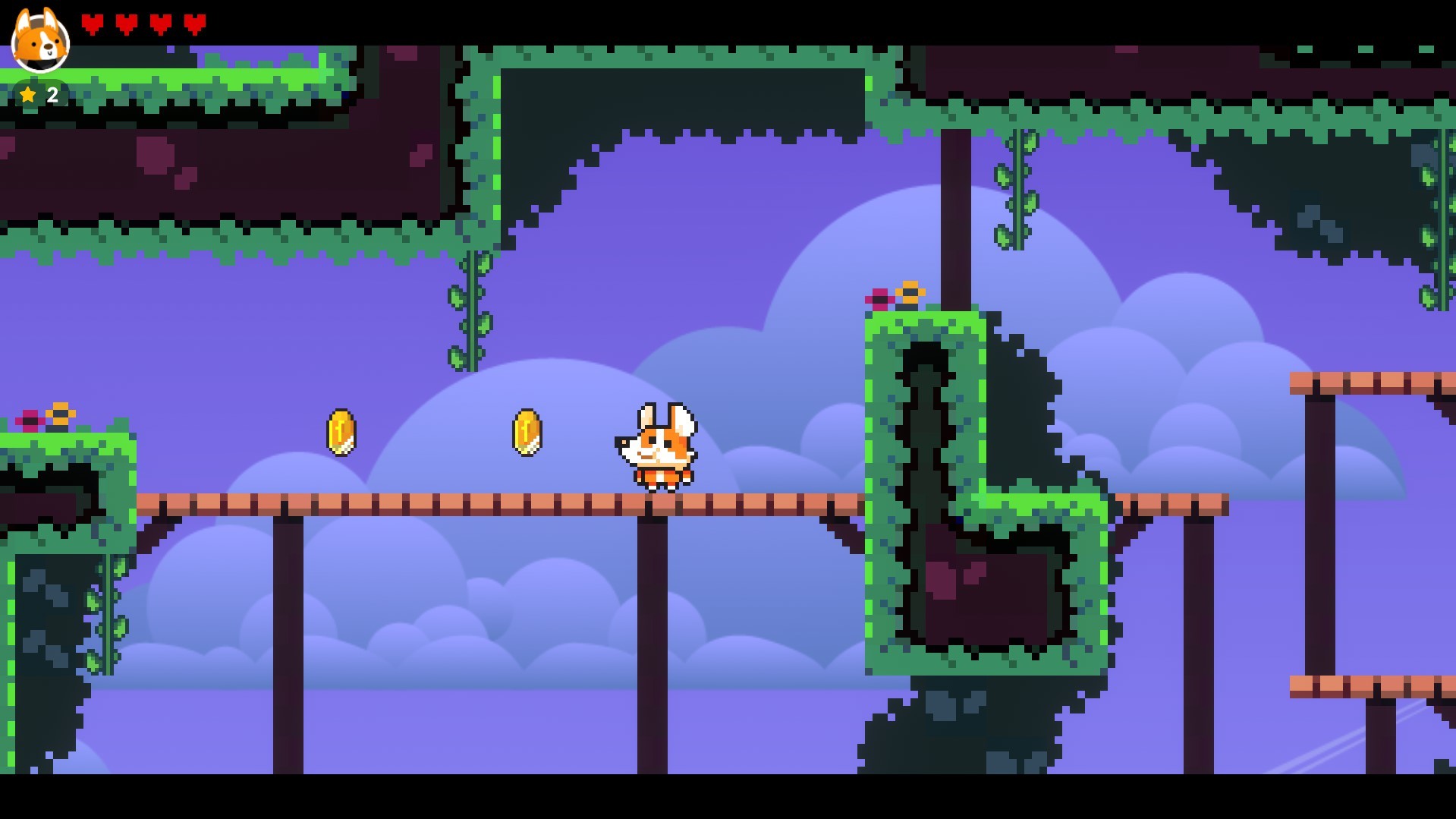Select the first heart in the health bar
Image resolution: width=1456 pixels, height=819 pixels.
pos(93,23)
